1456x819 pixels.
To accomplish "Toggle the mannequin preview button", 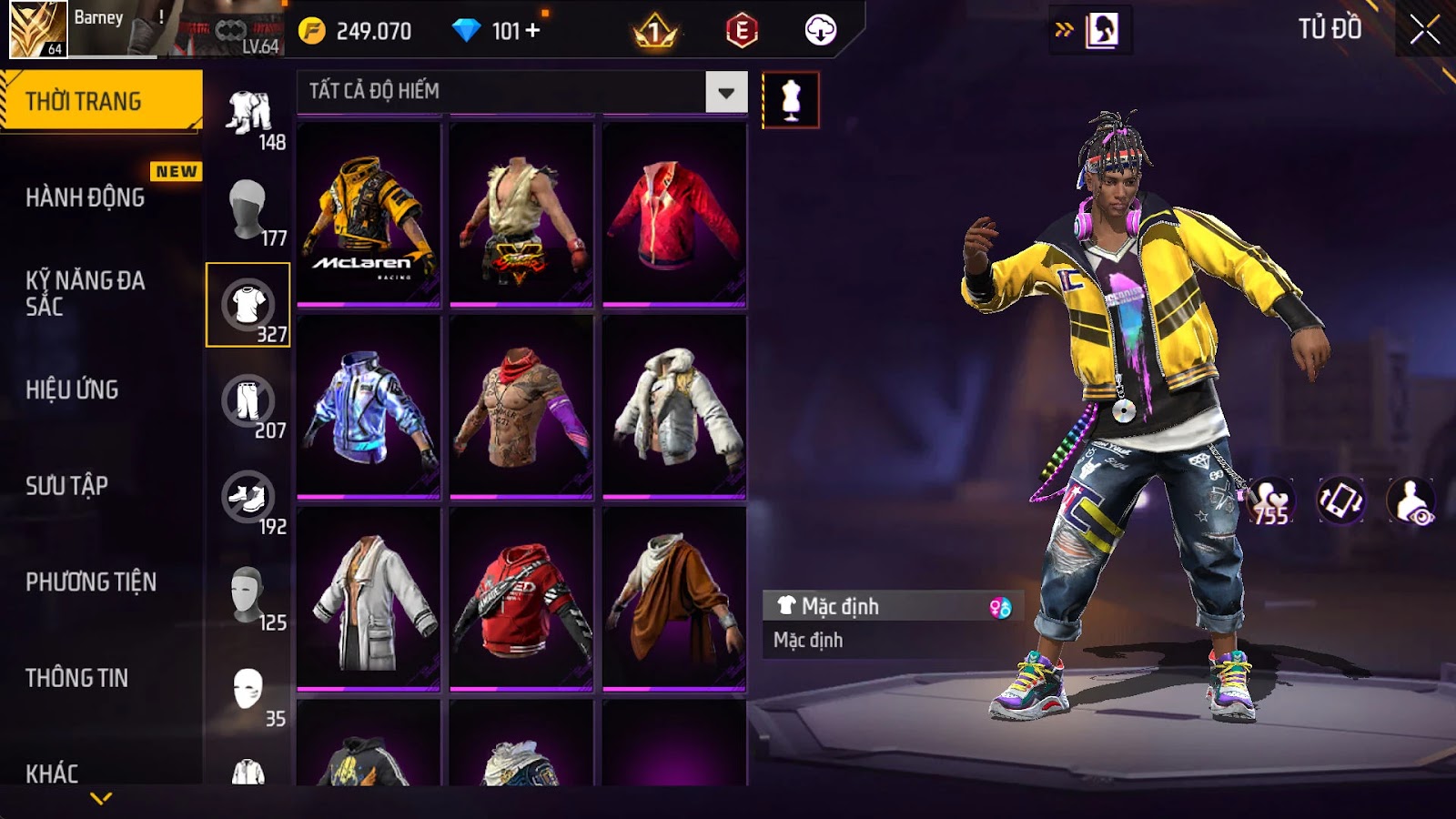I will [x=791, y=100].
